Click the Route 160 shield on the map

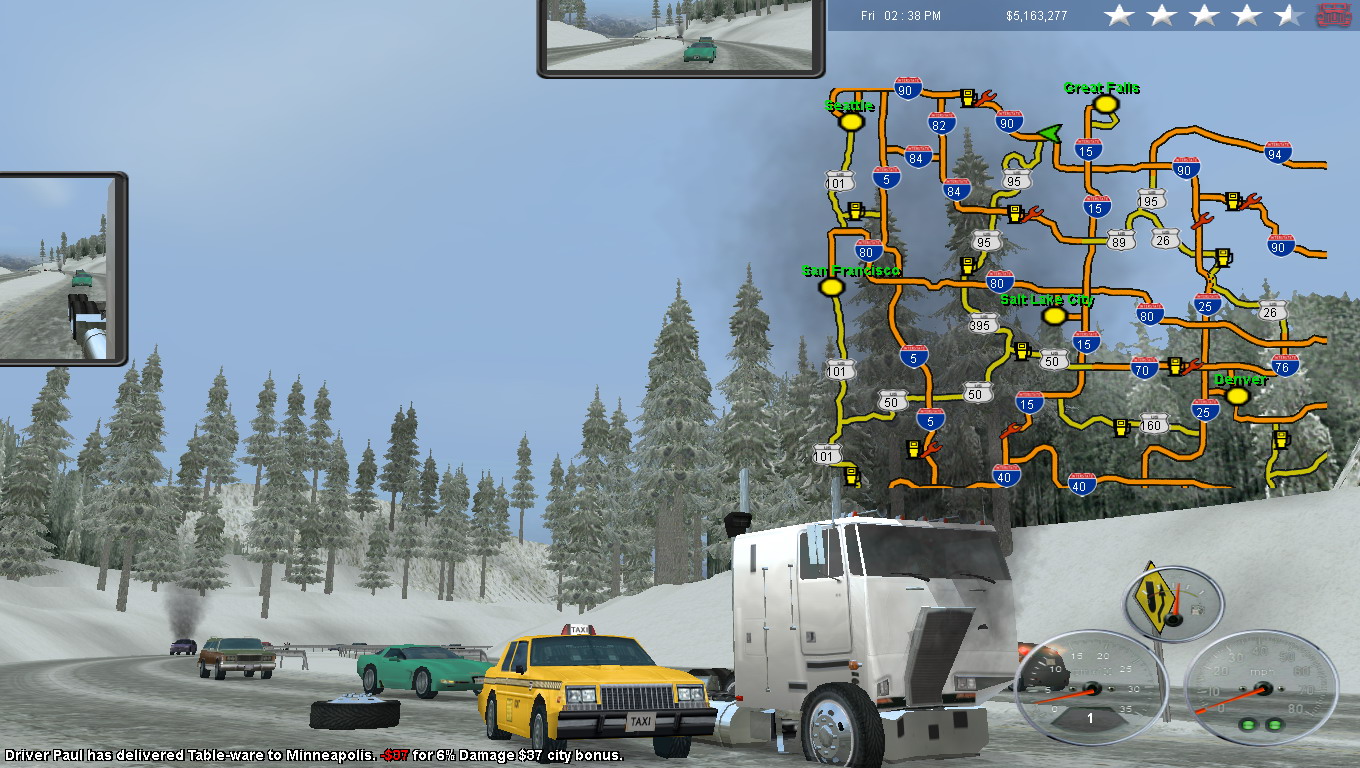1153,426
